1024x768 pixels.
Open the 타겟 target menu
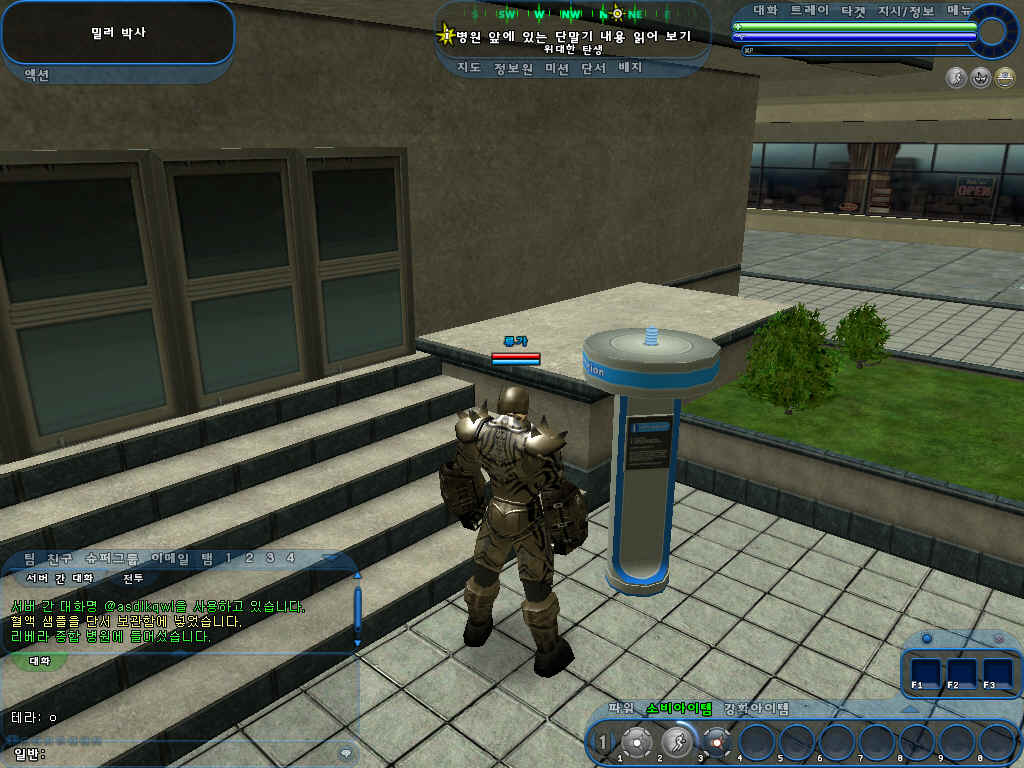coord(853,10)
